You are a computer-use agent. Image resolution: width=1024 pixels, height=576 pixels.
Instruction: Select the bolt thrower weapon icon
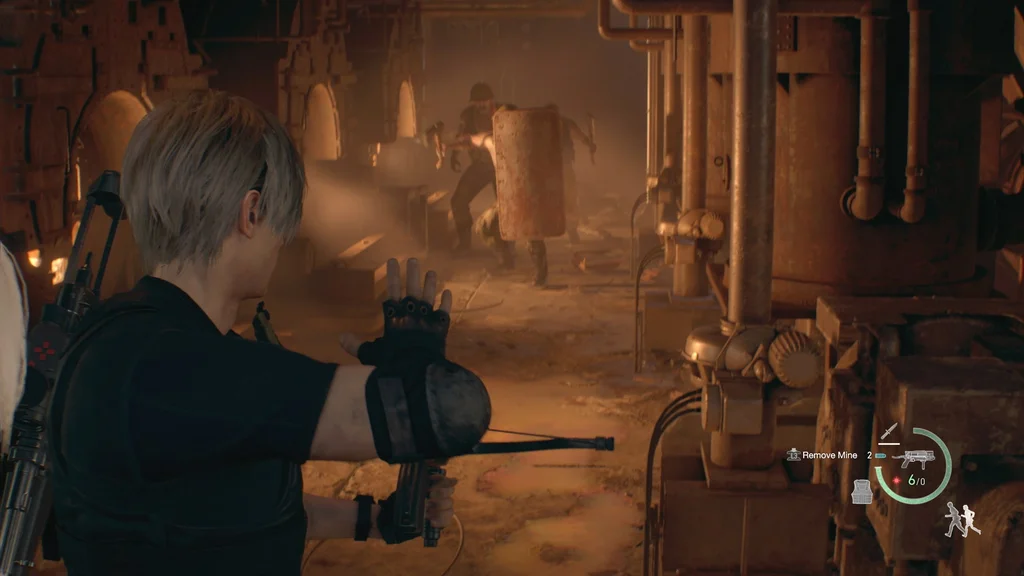click(x=915, y=459)
